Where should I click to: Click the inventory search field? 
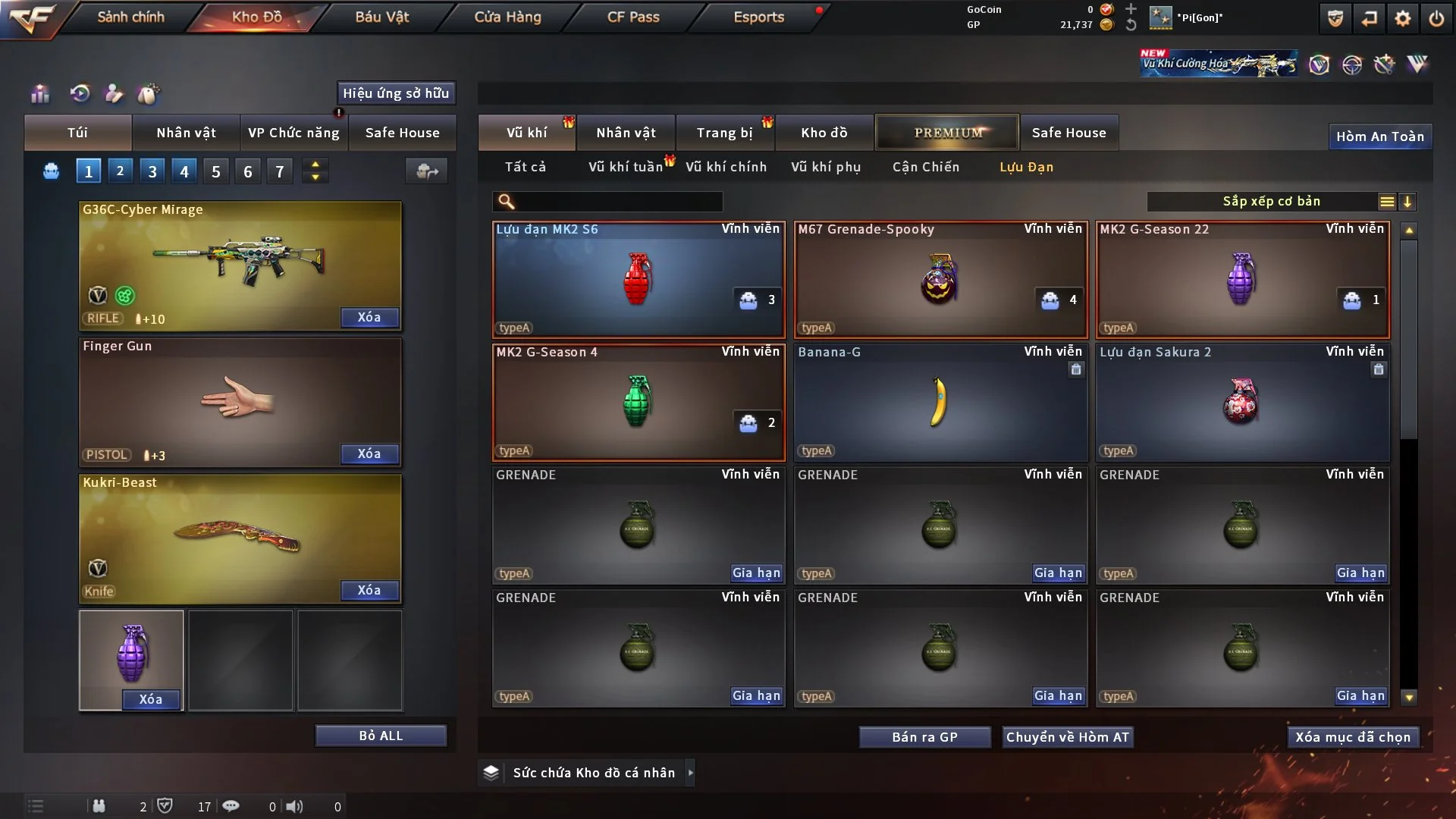618,202
